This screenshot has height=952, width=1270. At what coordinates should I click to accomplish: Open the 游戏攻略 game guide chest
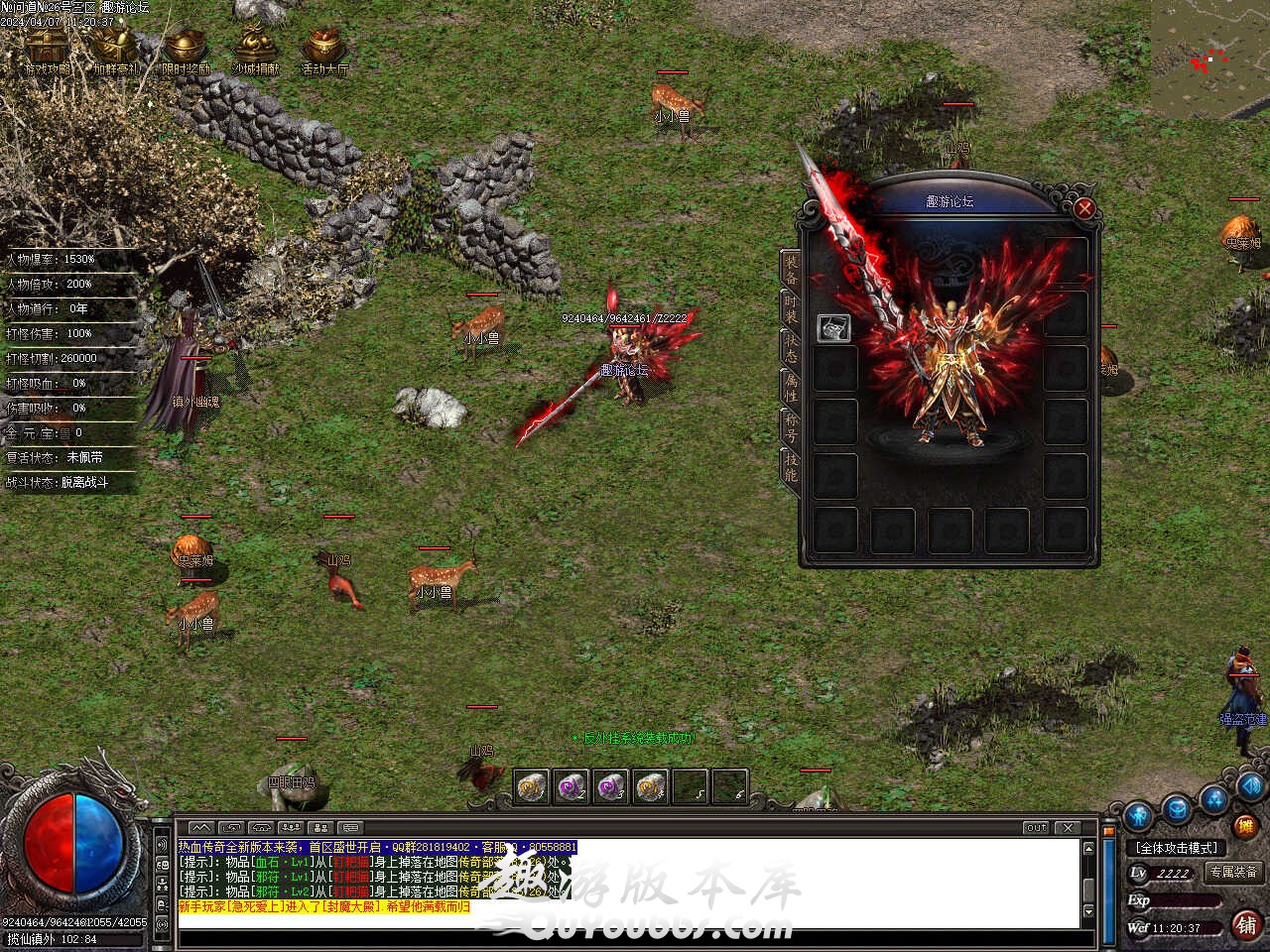[x=46, y=50]
